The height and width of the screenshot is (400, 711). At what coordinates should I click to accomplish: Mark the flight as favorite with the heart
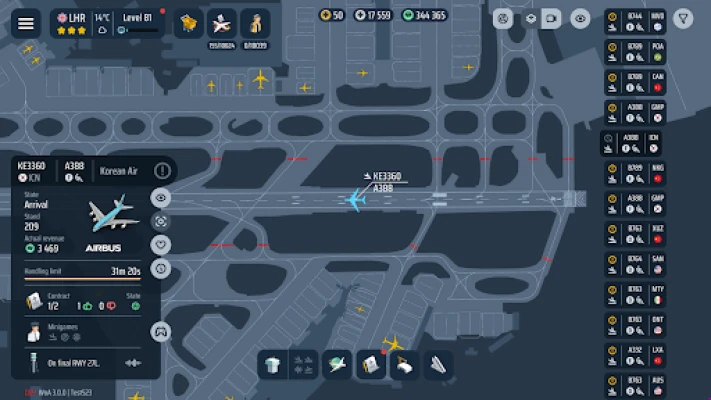tap(161, 245)
